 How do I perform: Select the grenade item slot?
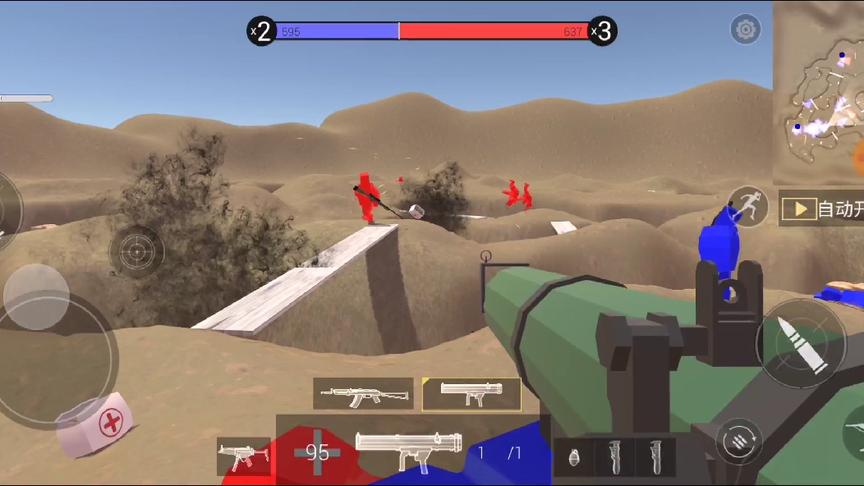(x=574, y=457)
